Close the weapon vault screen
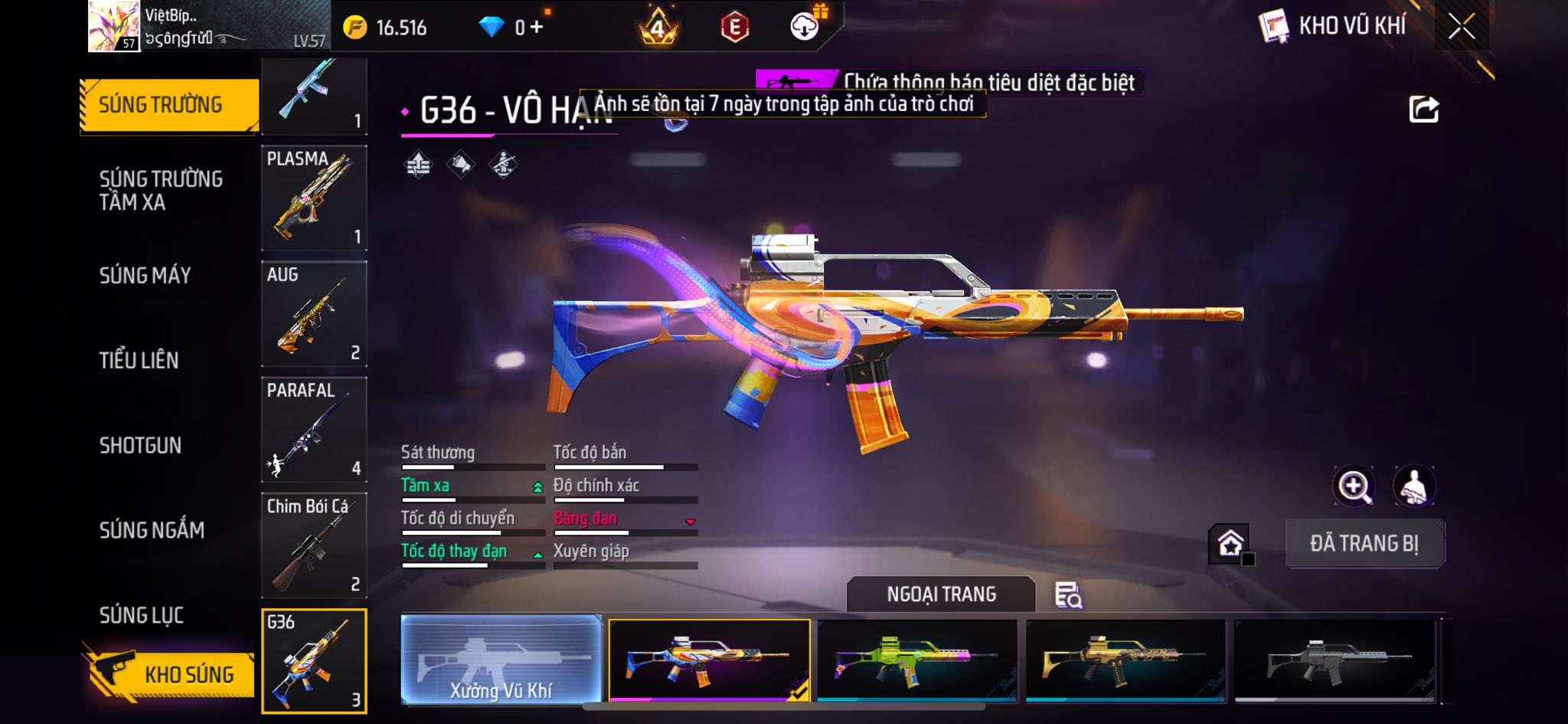Image resolution: width=1568 pixels, height=724 pixels. click(1461, 27)
